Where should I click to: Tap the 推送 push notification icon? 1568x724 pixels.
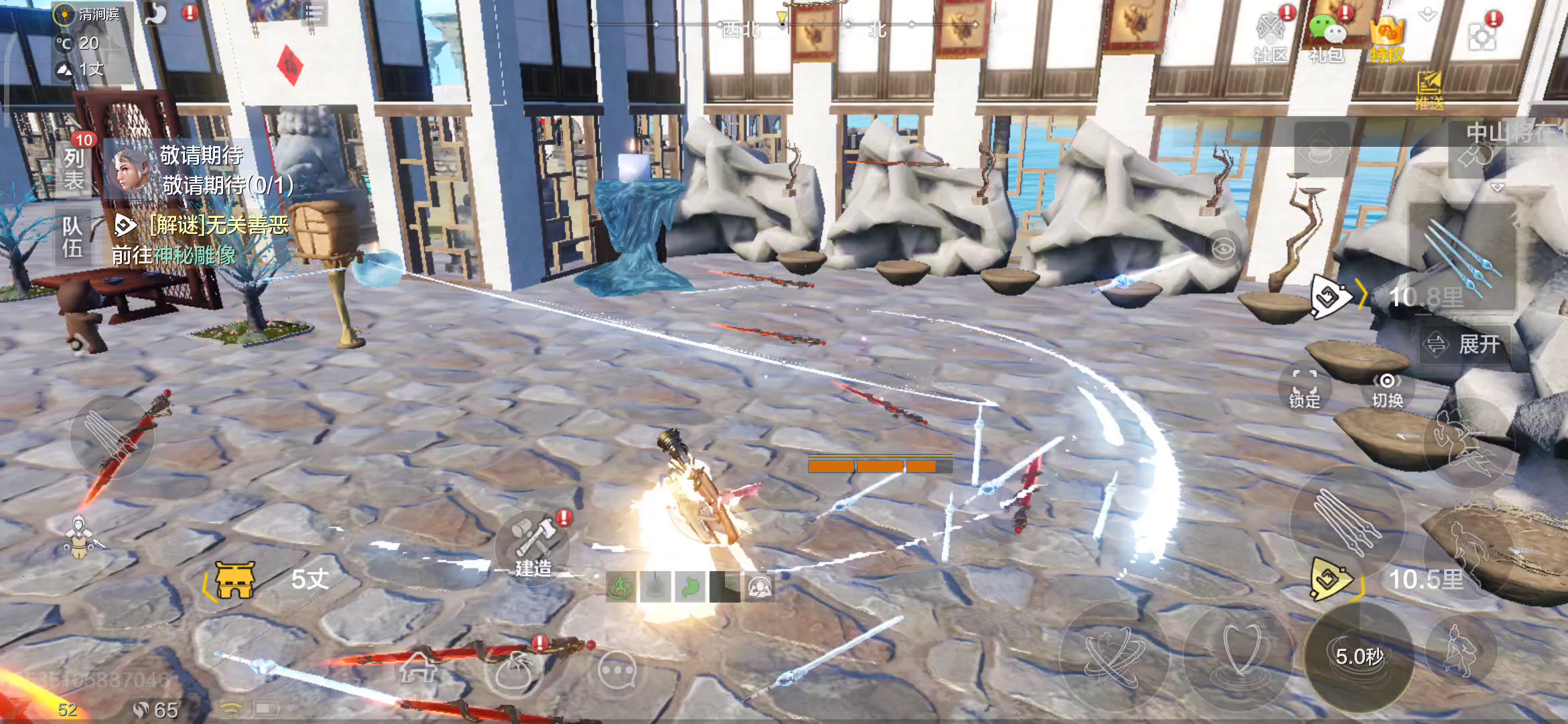click(x=1429, y=90)
